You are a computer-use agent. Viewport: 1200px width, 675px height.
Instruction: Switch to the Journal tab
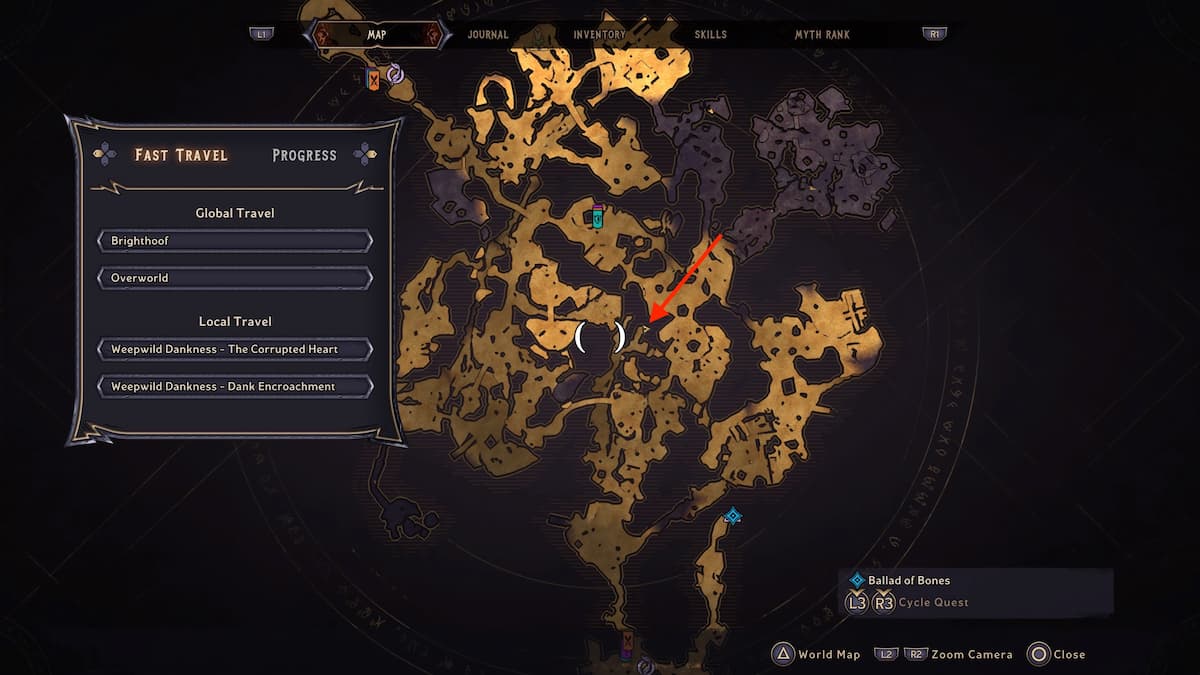click(487, 35)
